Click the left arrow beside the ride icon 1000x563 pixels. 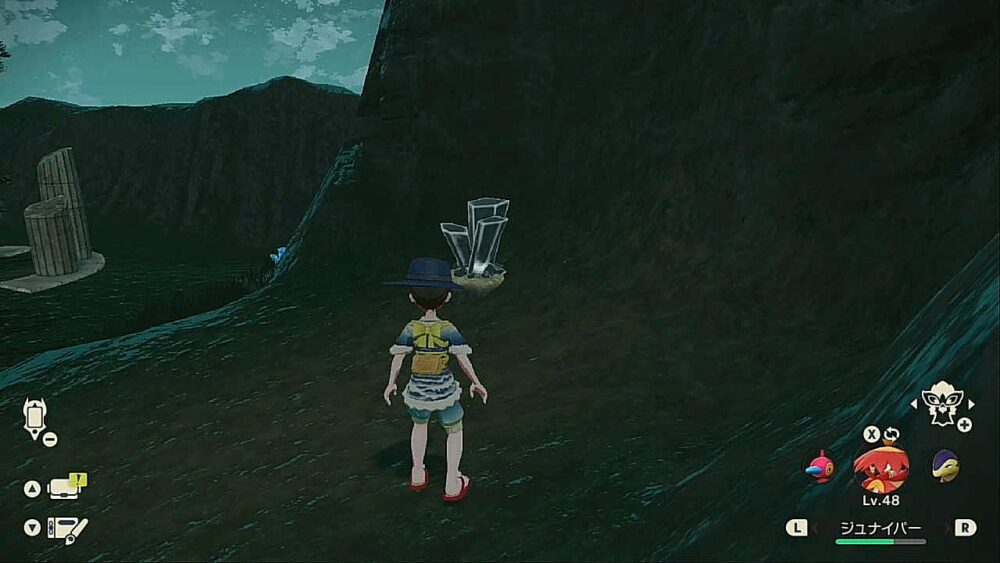tap(913, 404)
